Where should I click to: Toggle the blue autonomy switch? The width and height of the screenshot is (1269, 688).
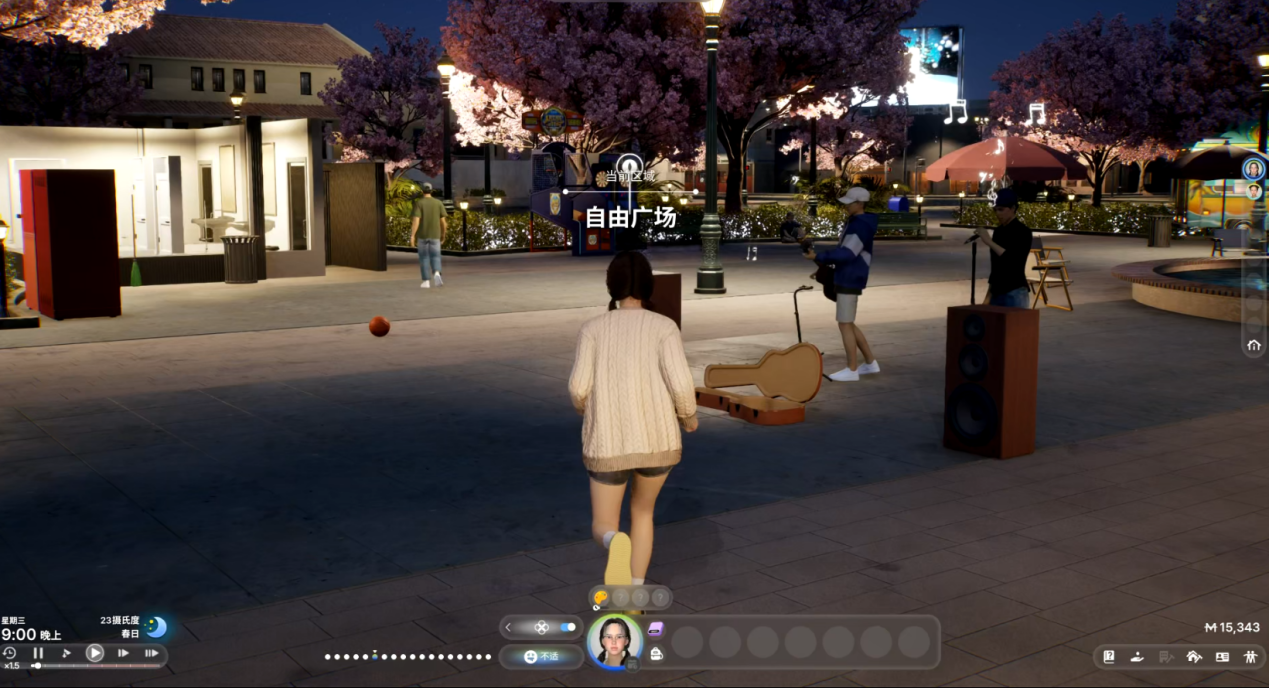568,627
